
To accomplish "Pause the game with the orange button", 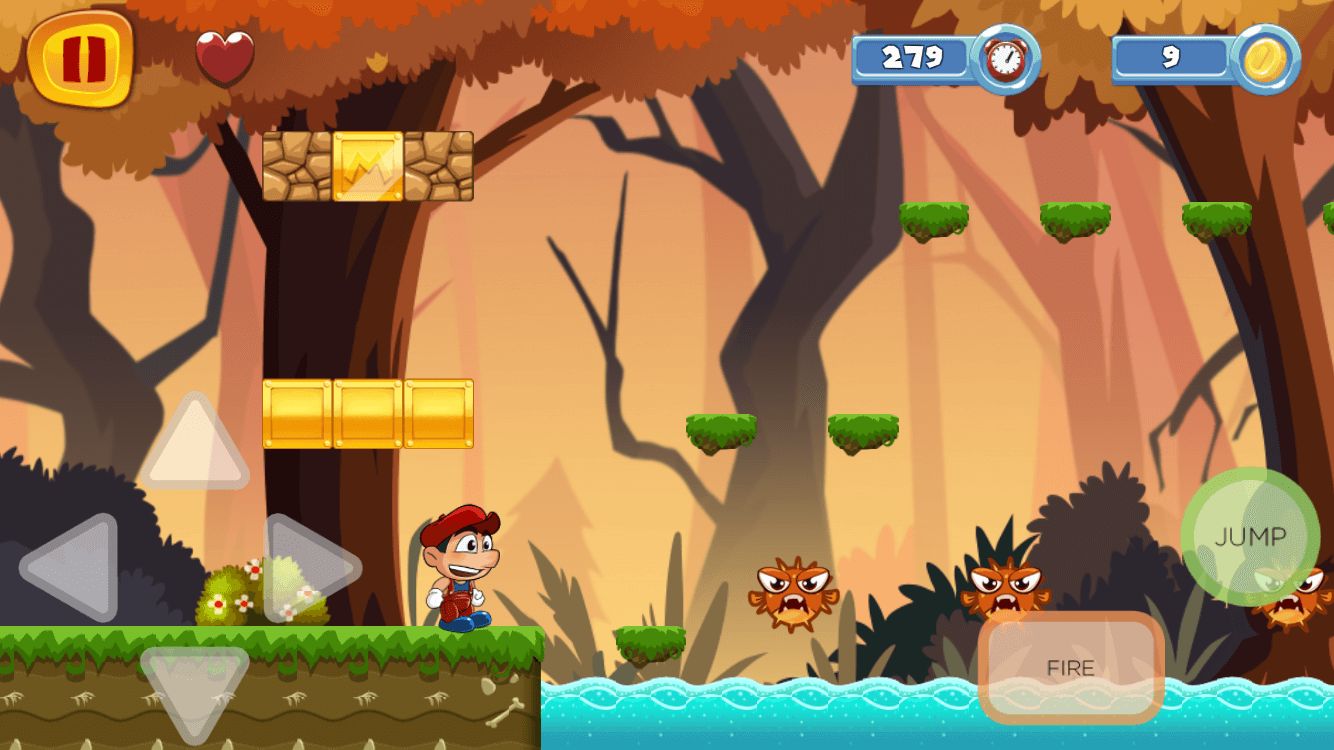I will 80,60.
